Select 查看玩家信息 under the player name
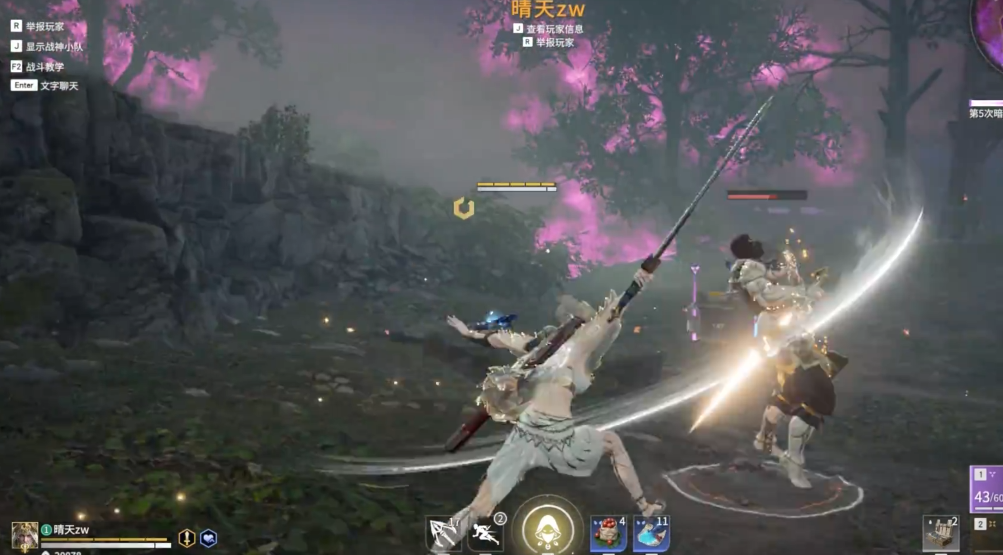 click(x=554, y=29)
